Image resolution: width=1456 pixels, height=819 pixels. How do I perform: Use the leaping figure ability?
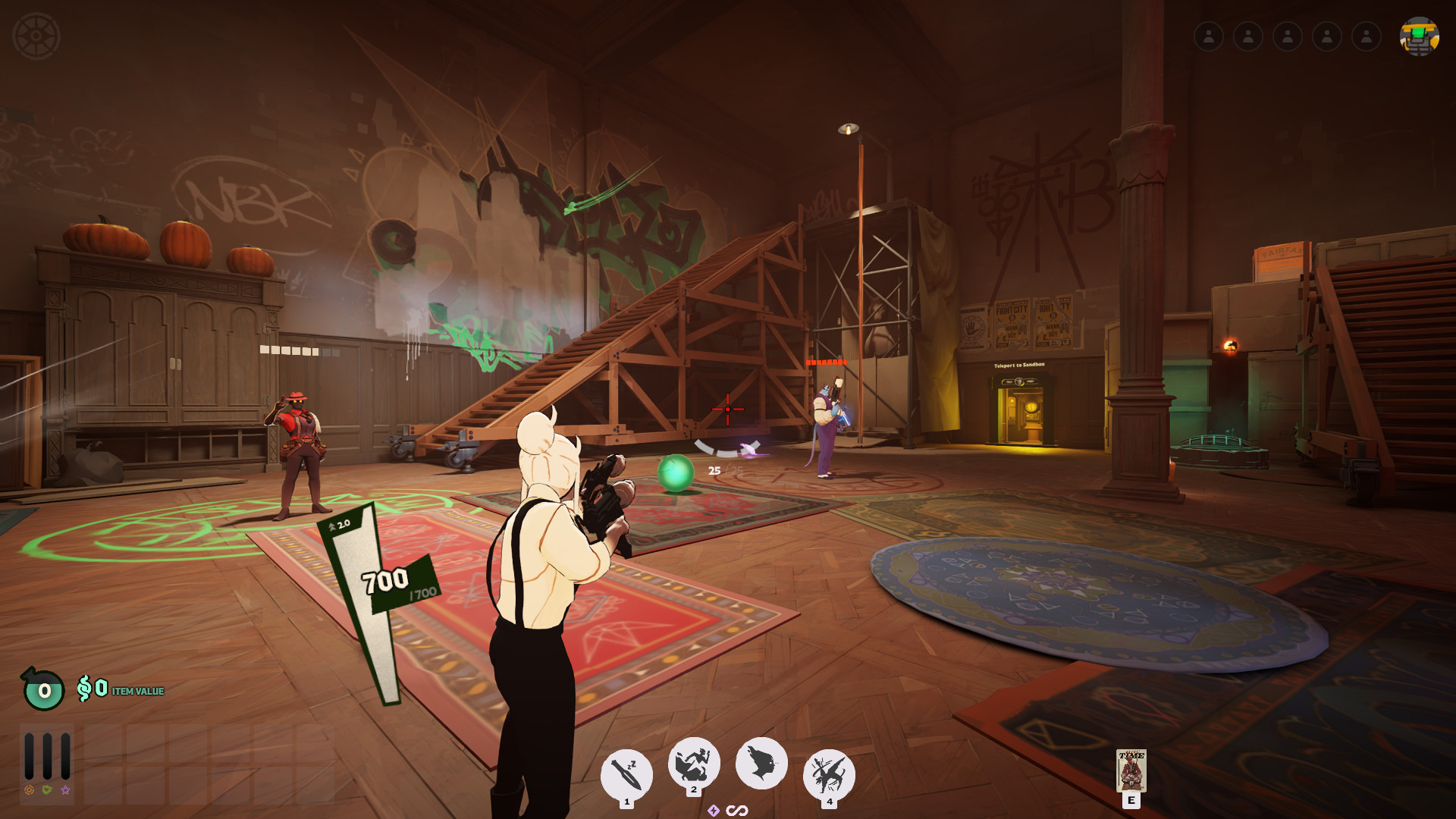[x=693, y=763]
